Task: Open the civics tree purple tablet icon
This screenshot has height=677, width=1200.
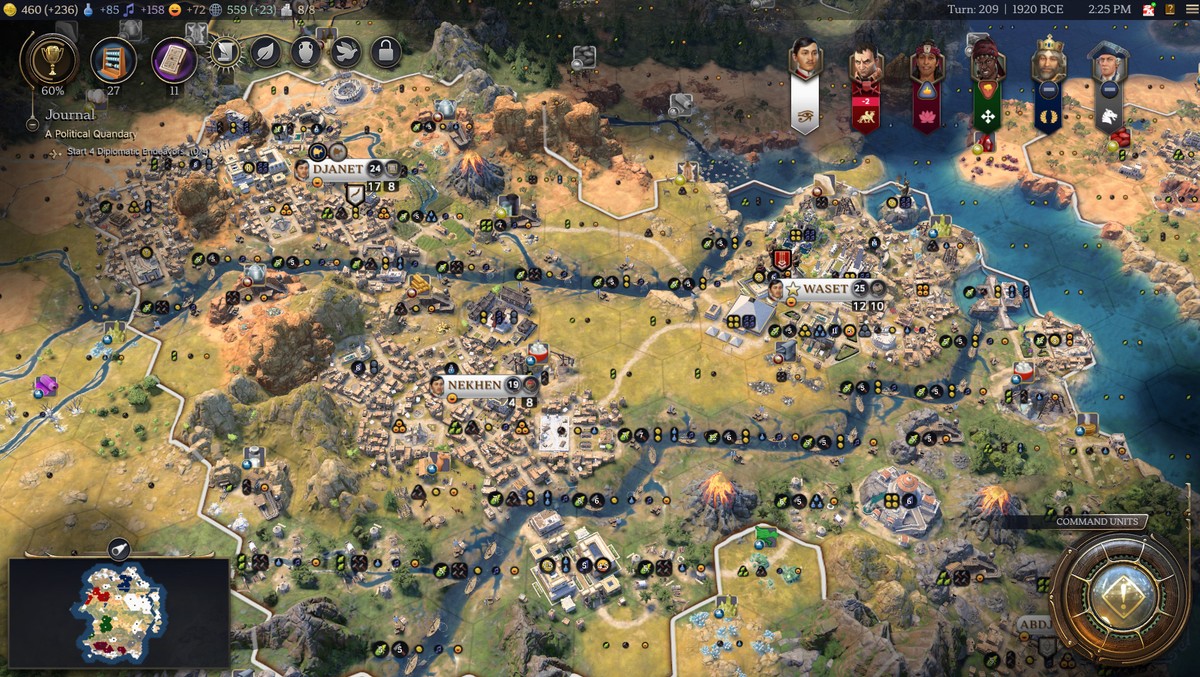Action: (174, 58)
